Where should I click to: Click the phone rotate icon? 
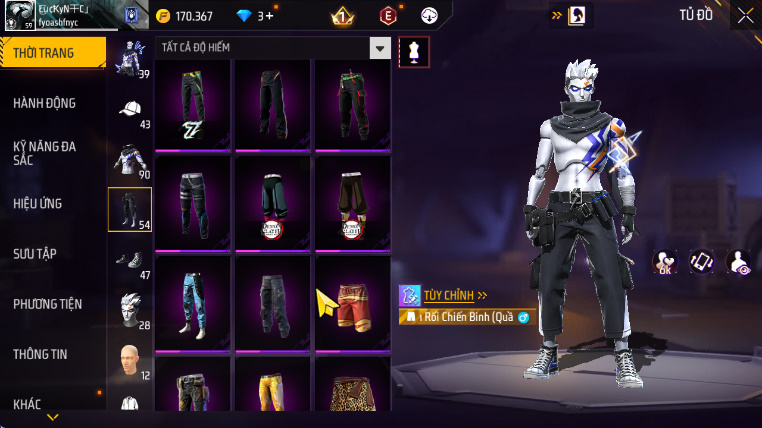pos(702,262)
